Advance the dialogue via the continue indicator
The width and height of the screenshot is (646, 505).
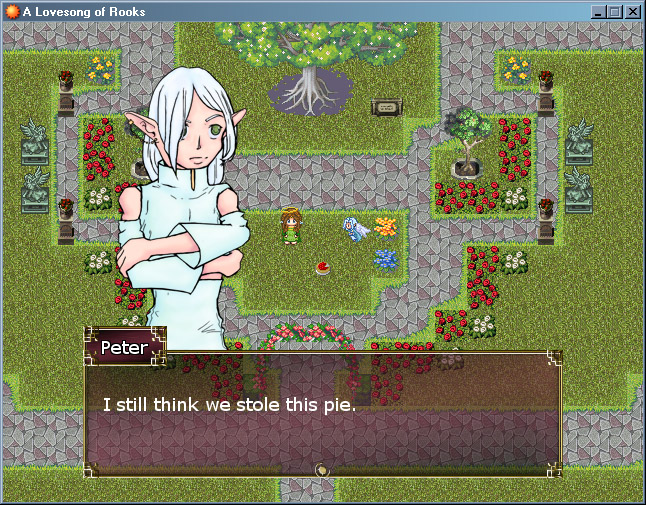point(322,469)
